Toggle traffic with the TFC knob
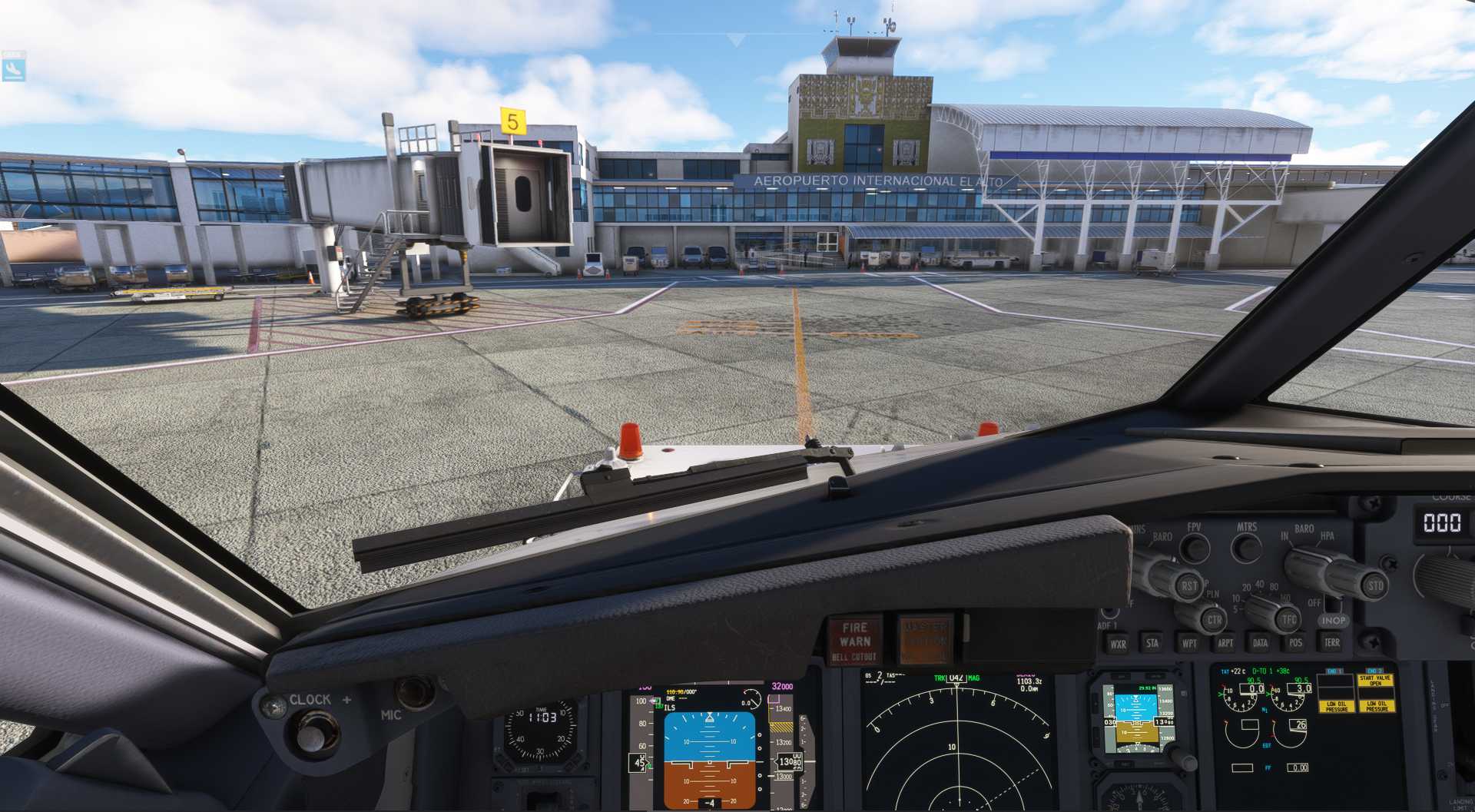The width and height of the screenshot is (1475, 812). [1288, 618]
